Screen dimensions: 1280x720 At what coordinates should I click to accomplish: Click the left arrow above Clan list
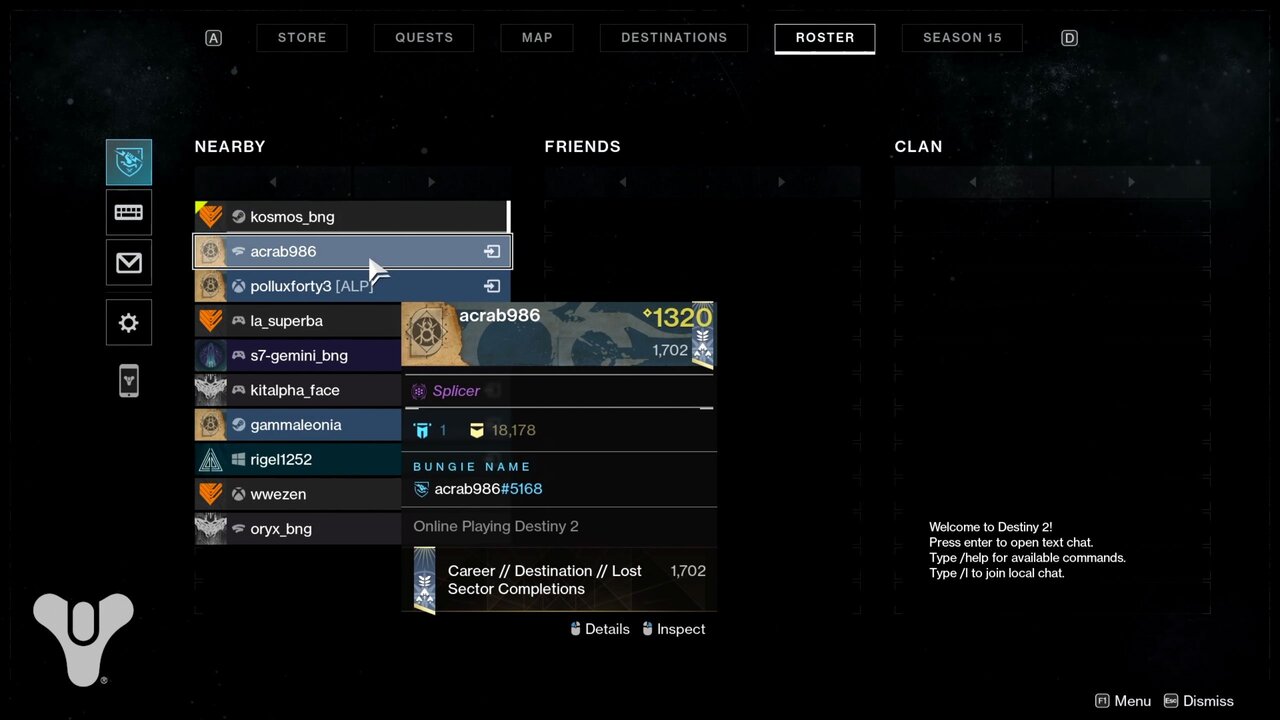pyautogui.click(x=972, y=181)
